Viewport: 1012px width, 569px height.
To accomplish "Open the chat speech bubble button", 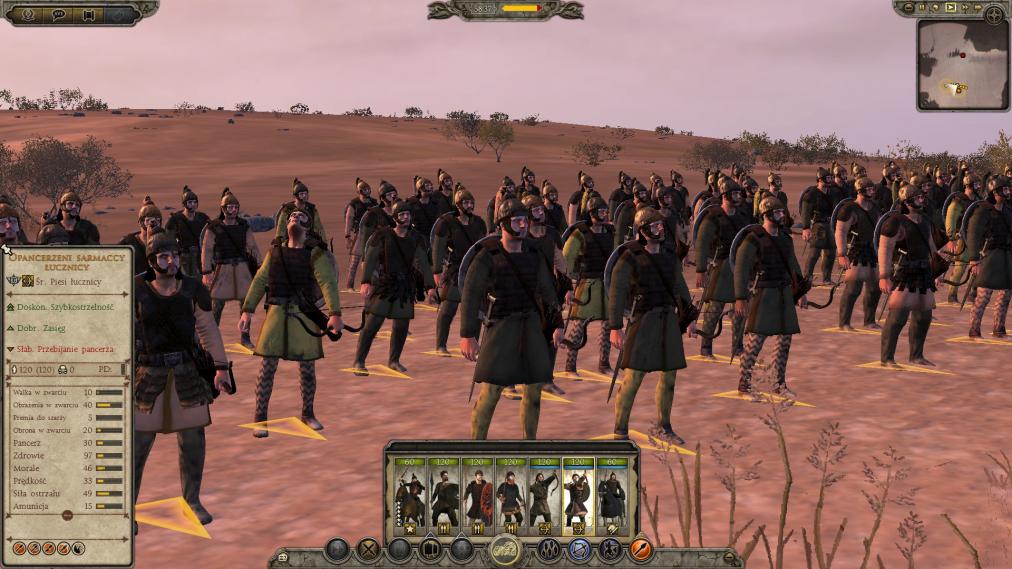I will coord(58,14).
